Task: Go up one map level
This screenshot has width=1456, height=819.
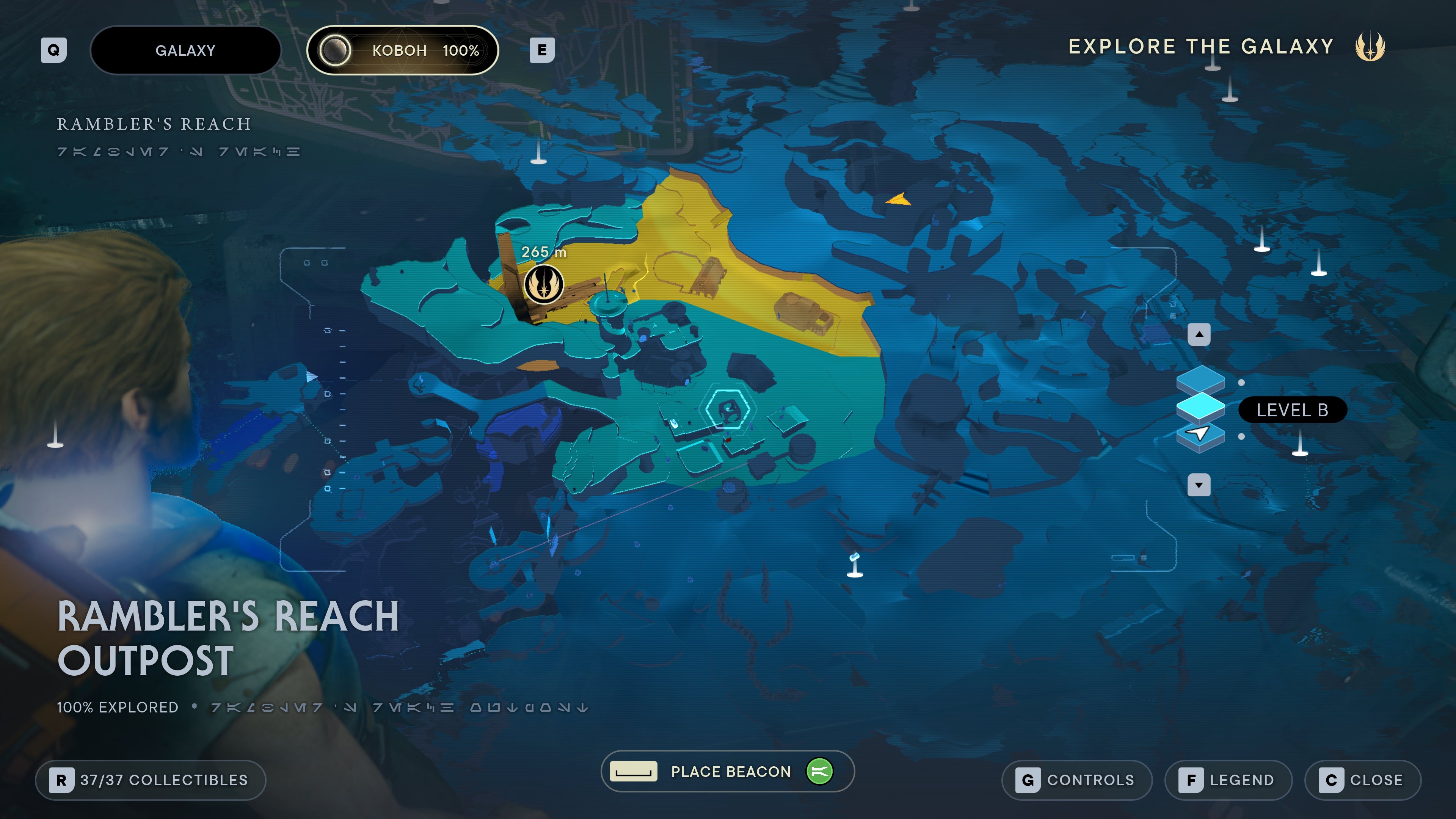Action: click(1199, 334)
